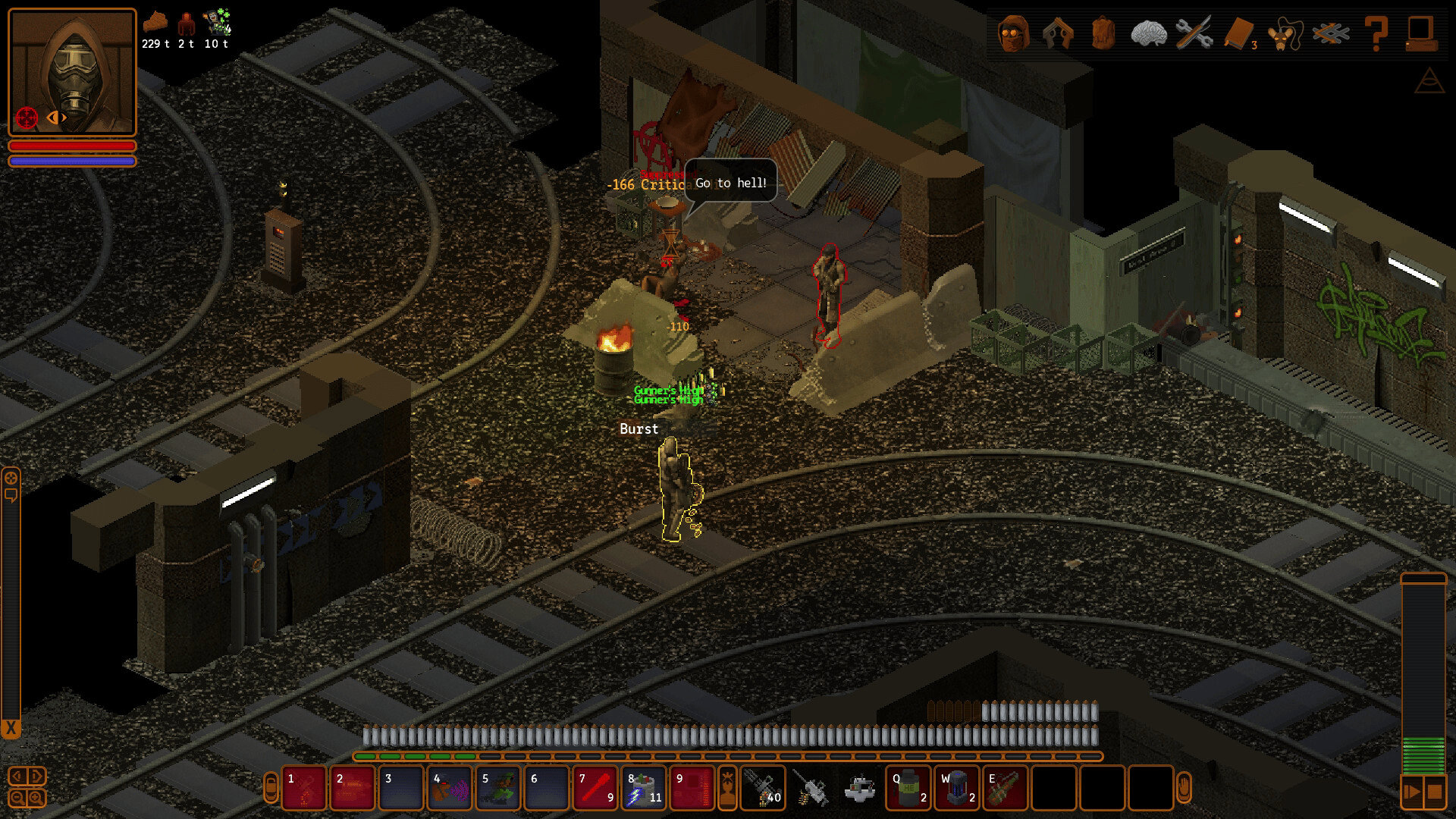Click the end turn stop button
The width and height of the screenshot is (1456, 819).
coord(1434,792)
